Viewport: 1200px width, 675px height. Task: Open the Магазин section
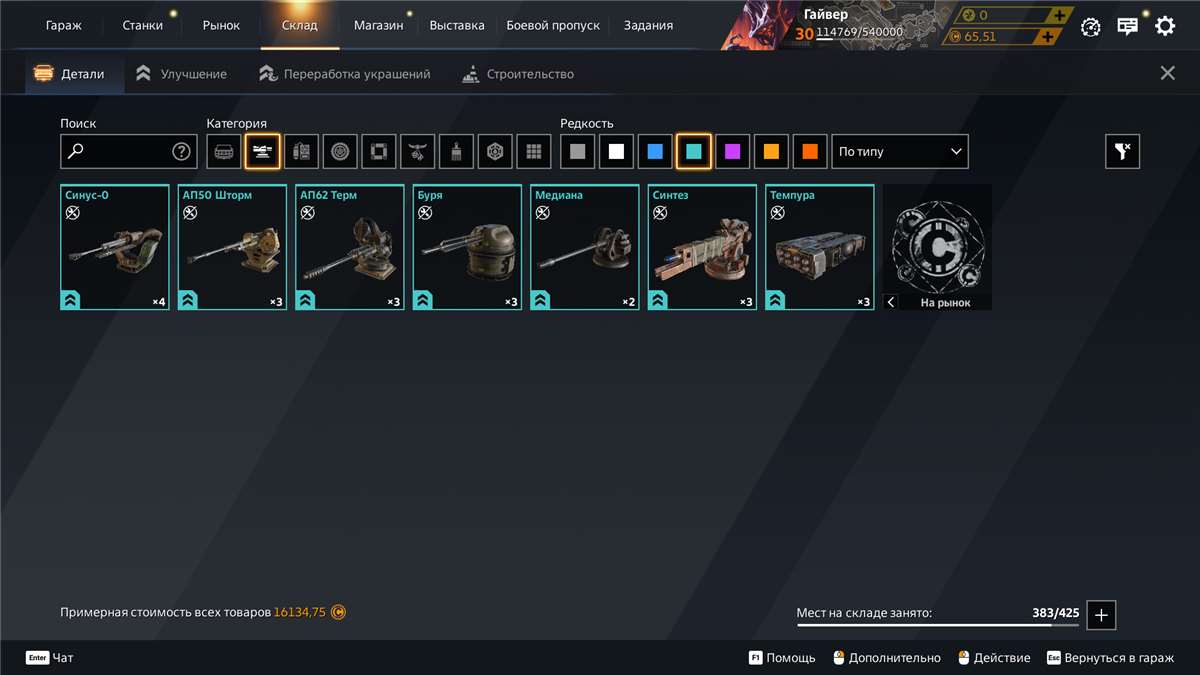click(x=378, y=25)
